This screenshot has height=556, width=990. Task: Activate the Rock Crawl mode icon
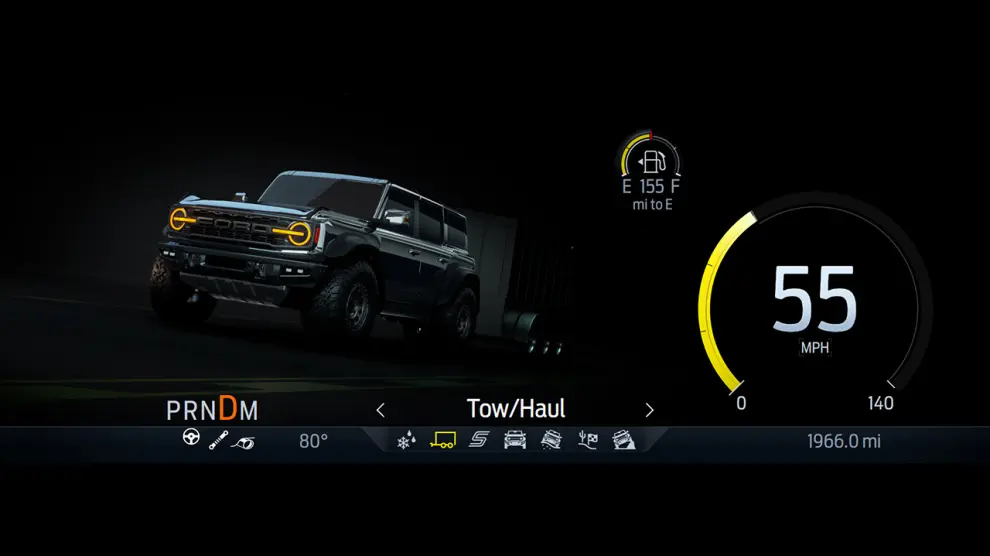[x=624, y=440]
